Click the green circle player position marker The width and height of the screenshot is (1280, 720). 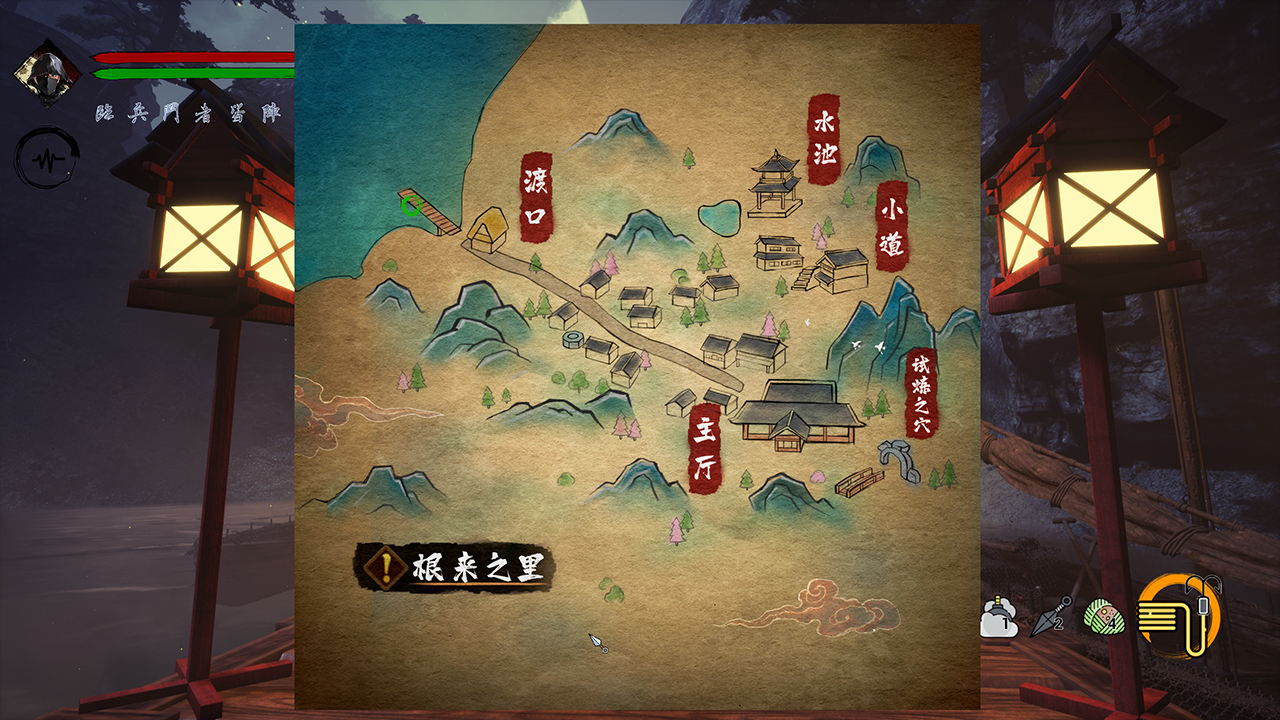(410, 207)
